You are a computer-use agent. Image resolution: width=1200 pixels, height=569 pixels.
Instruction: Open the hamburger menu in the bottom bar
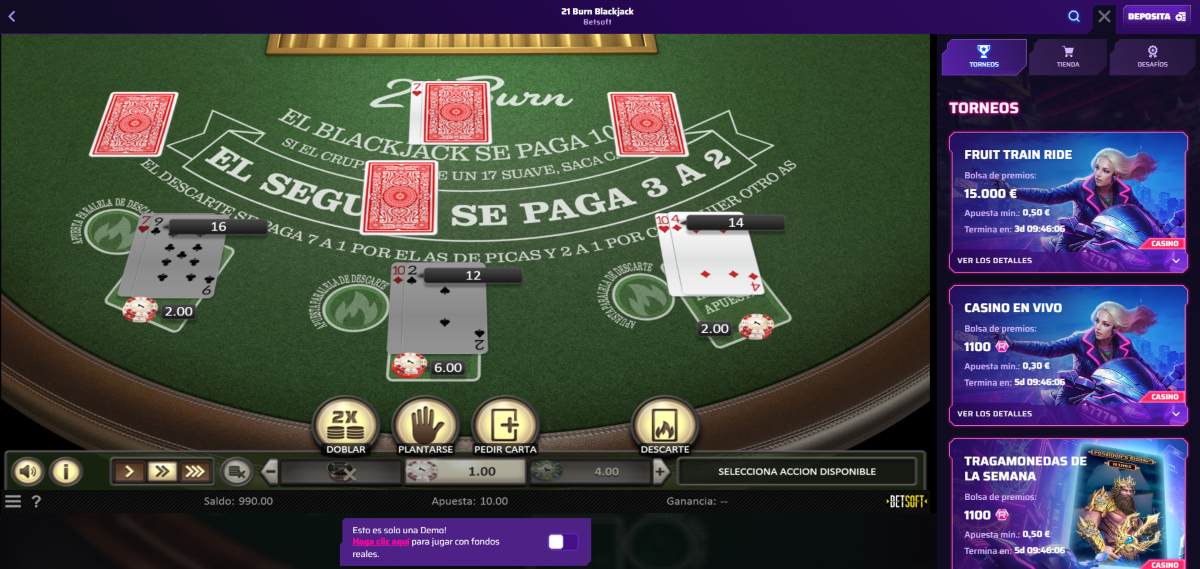click(x=13, y=501)
